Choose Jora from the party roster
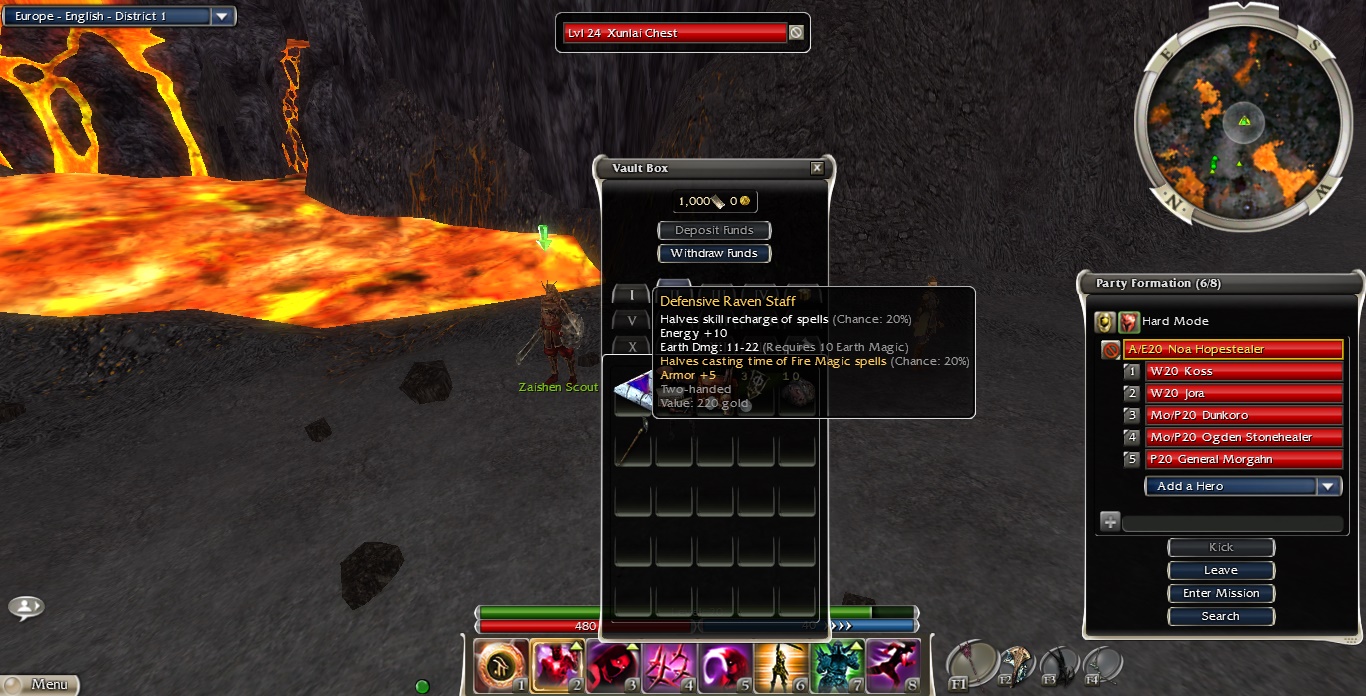The height and width of the screenshot is (696, 1366). click(1242, 393)
